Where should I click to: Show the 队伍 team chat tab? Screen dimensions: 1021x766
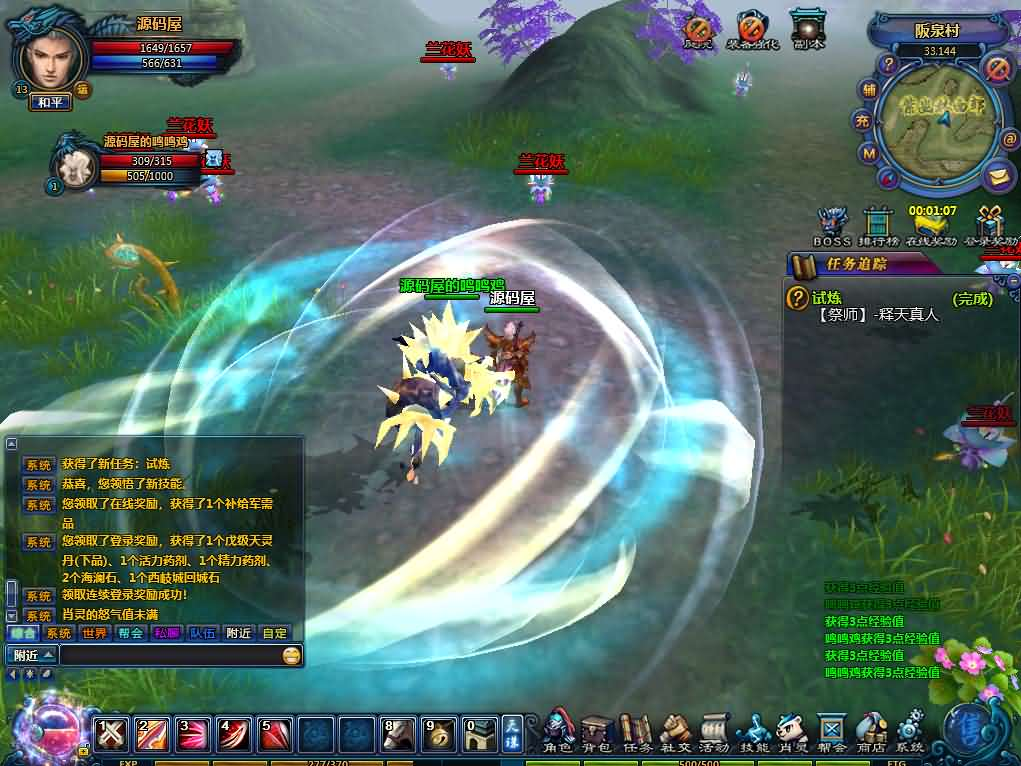[x=202, y=633]
